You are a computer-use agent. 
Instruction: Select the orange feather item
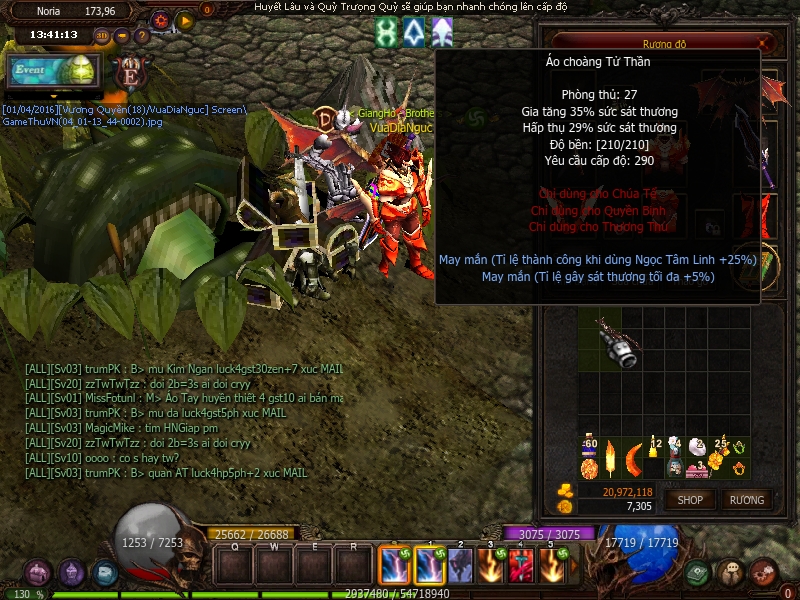tap(610, 458)
